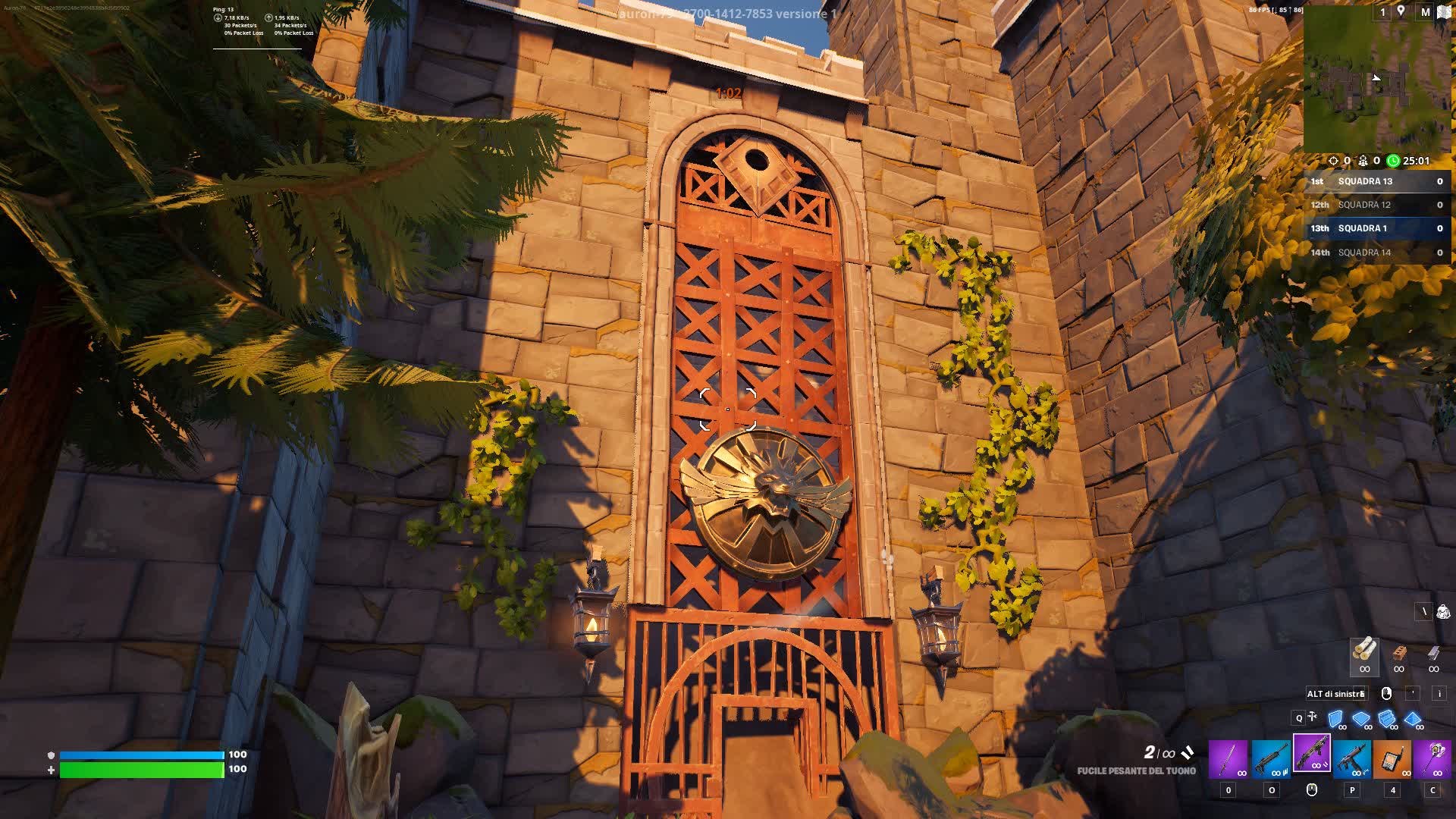Select the equipped Fucile Pesante del Tuono slot

(x=1313, y=758)
